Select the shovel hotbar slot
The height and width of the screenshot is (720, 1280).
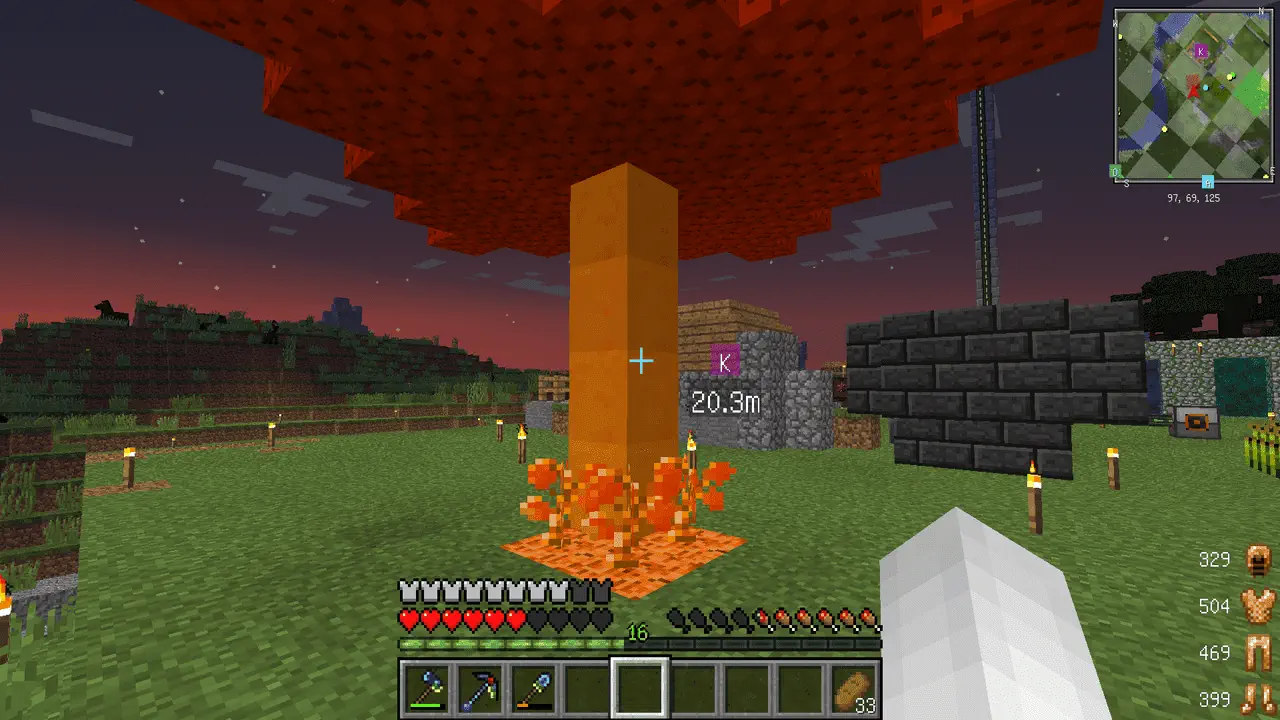[533, 688]
